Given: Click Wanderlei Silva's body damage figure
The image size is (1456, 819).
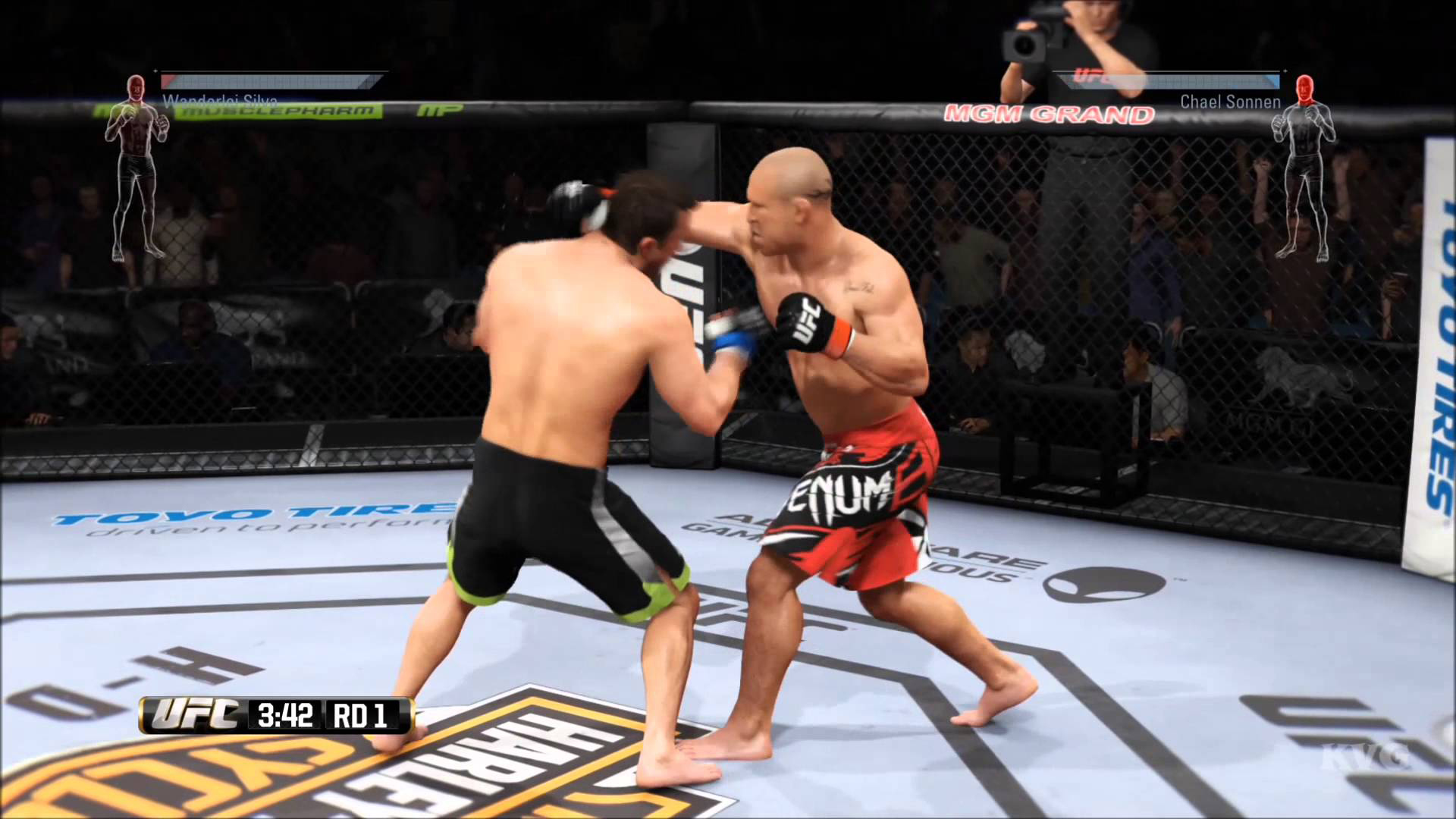Looking at the screenshot, I should click(x=136, y=168).
